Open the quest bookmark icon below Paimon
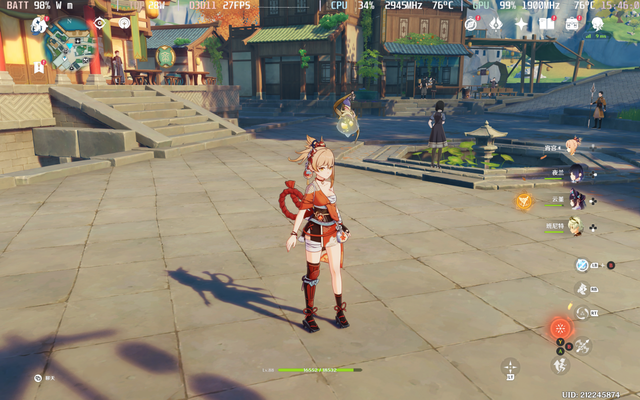This screenshot has height=400, width=640. (x=39, y=67)
